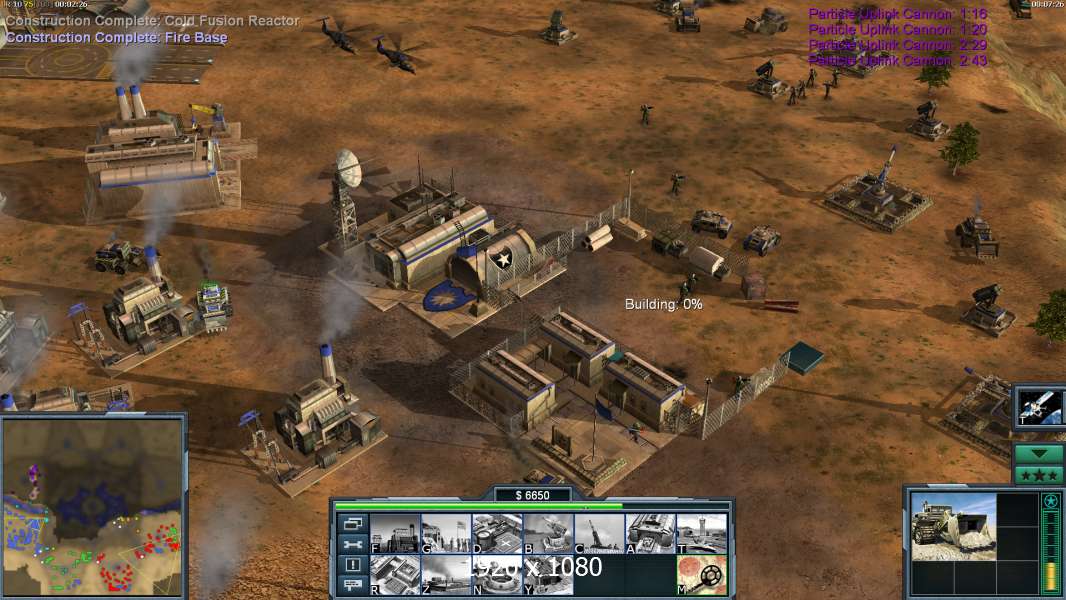The image size is (1066, 600).
Task: Choose the War Factory build icon
Action: [x=650, y=534]
